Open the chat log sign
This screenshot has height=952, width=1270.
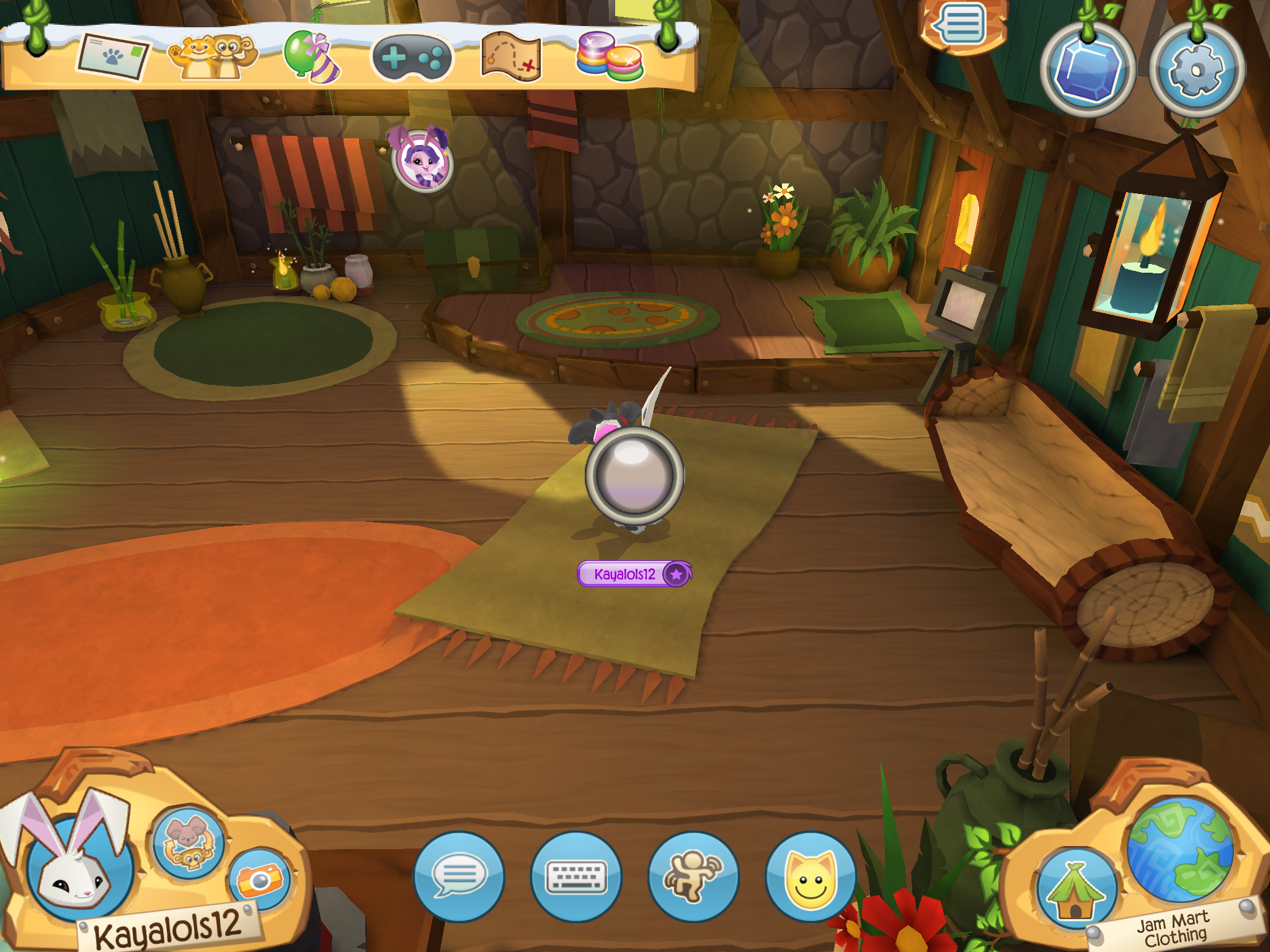coord(962,26)
